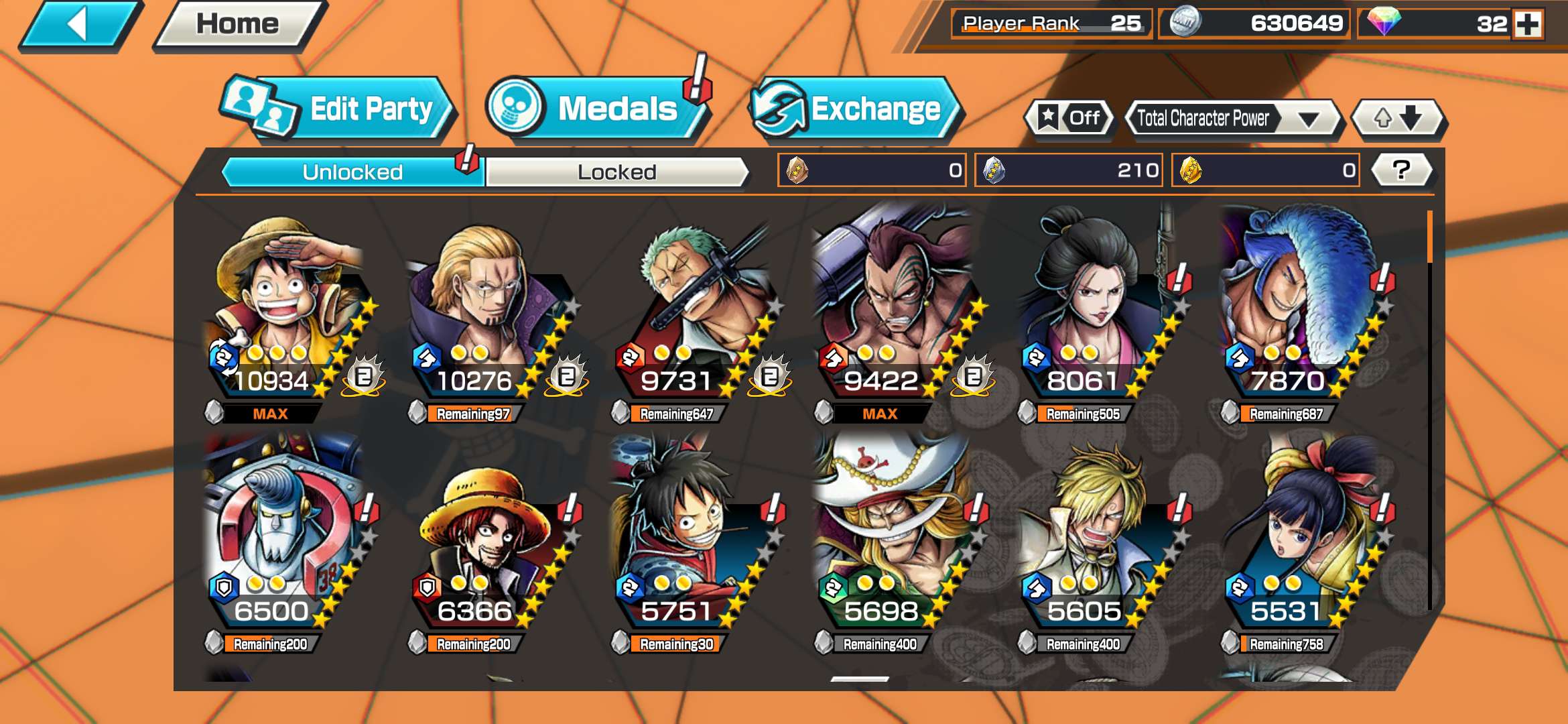The image size is (1568, 724).
Task: Add gems with the plus button
Action: click(1528, 25)
